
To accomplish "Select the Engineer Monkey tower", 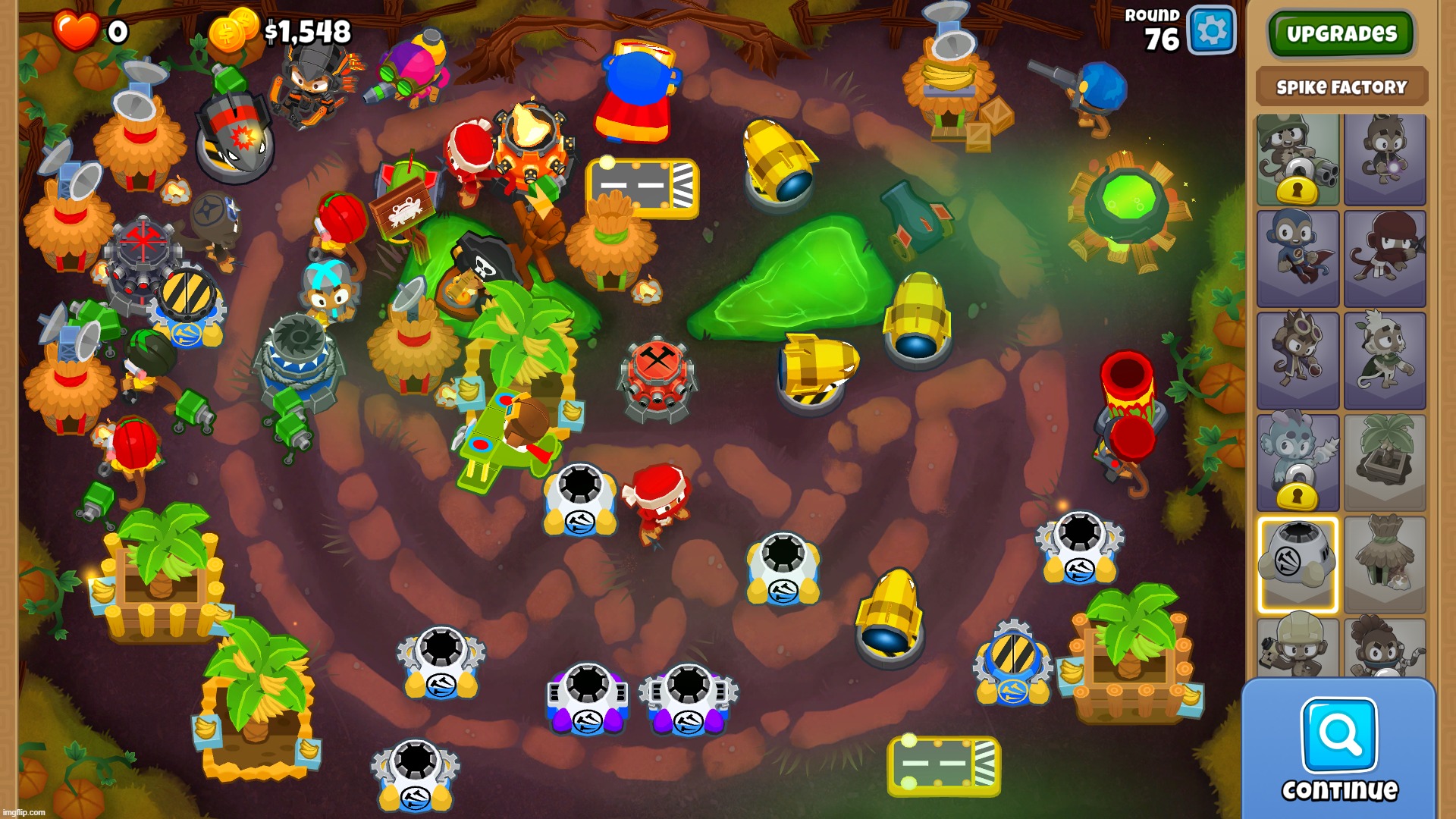I will pyautogui.click(x=1298, y=648).
